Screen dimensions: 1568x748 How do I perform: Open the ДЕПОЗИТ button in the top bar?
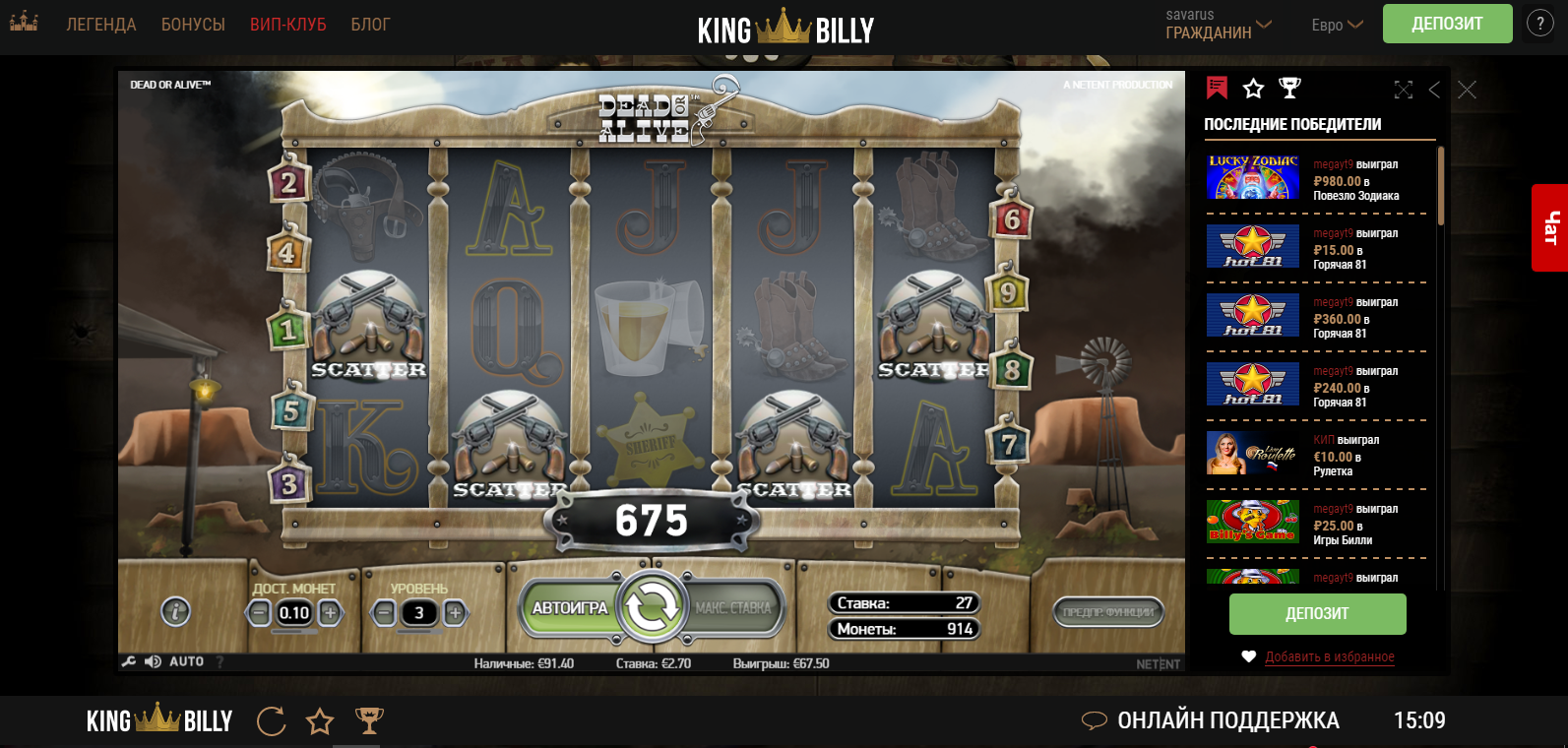[1447, 24]
